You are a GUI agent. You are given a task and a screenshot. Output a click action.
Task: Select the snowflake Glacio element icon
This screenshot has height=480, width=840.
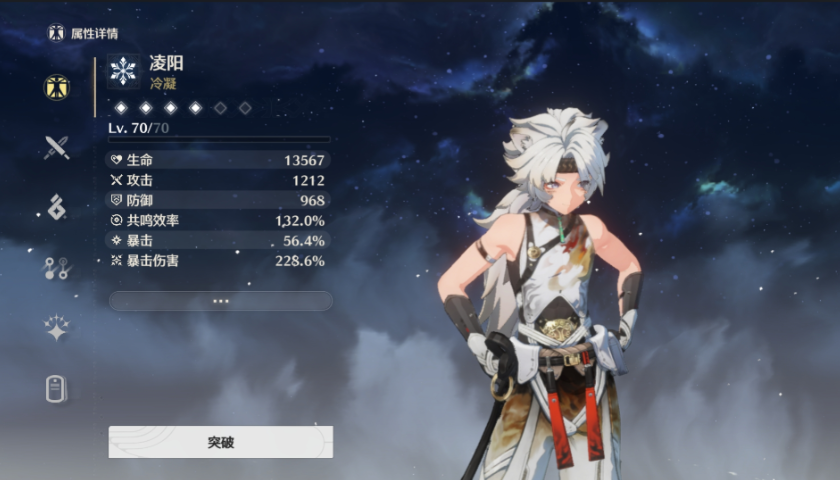tap(123, 71)
